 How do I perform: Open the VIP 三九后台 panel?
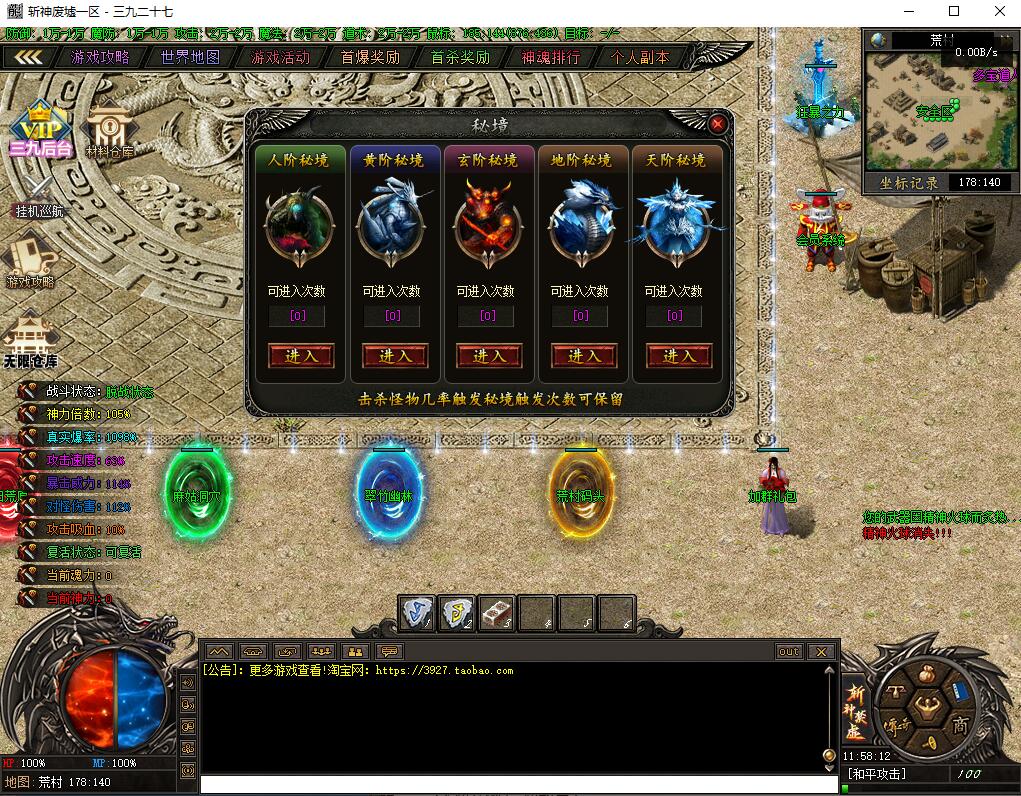click(40, 127)
